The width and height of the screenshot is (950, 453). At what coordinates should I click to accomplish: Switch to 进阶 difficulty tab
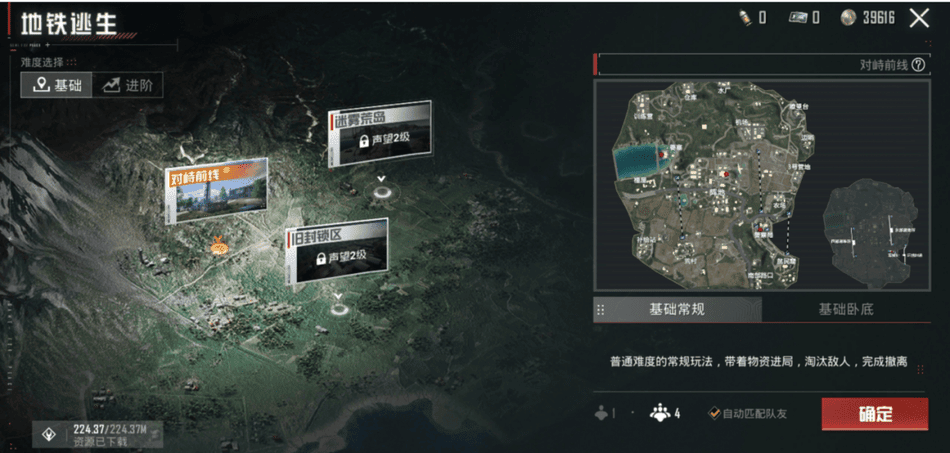128,85
